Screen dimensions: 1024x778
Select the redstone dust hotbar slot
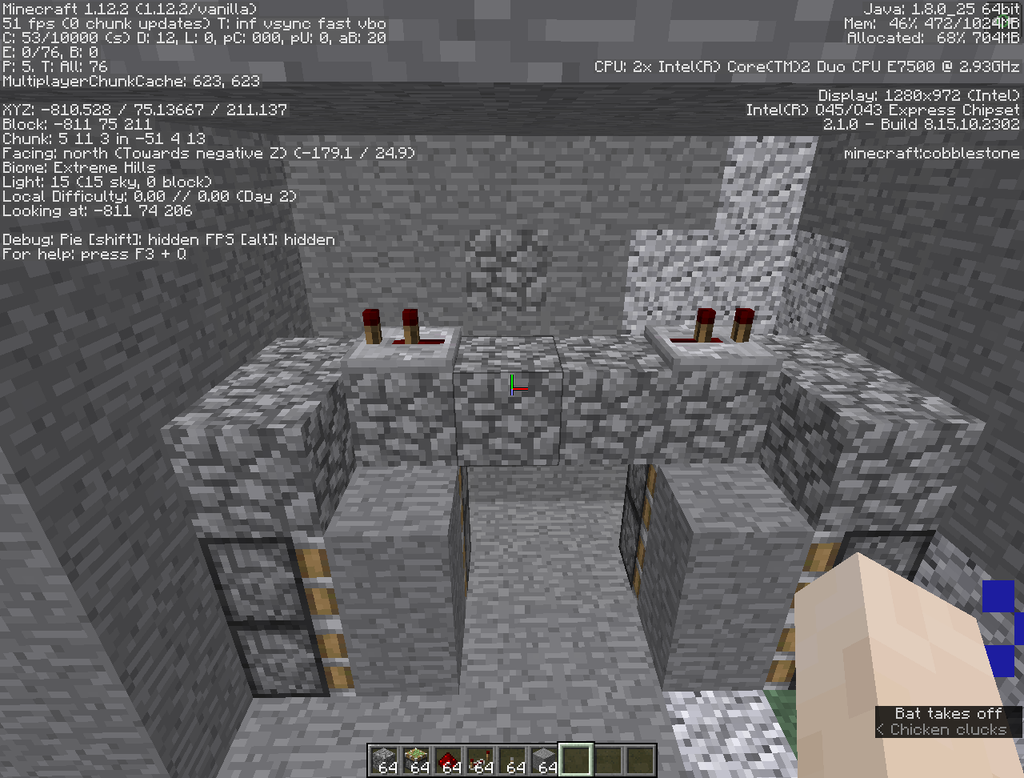point(449,760)
